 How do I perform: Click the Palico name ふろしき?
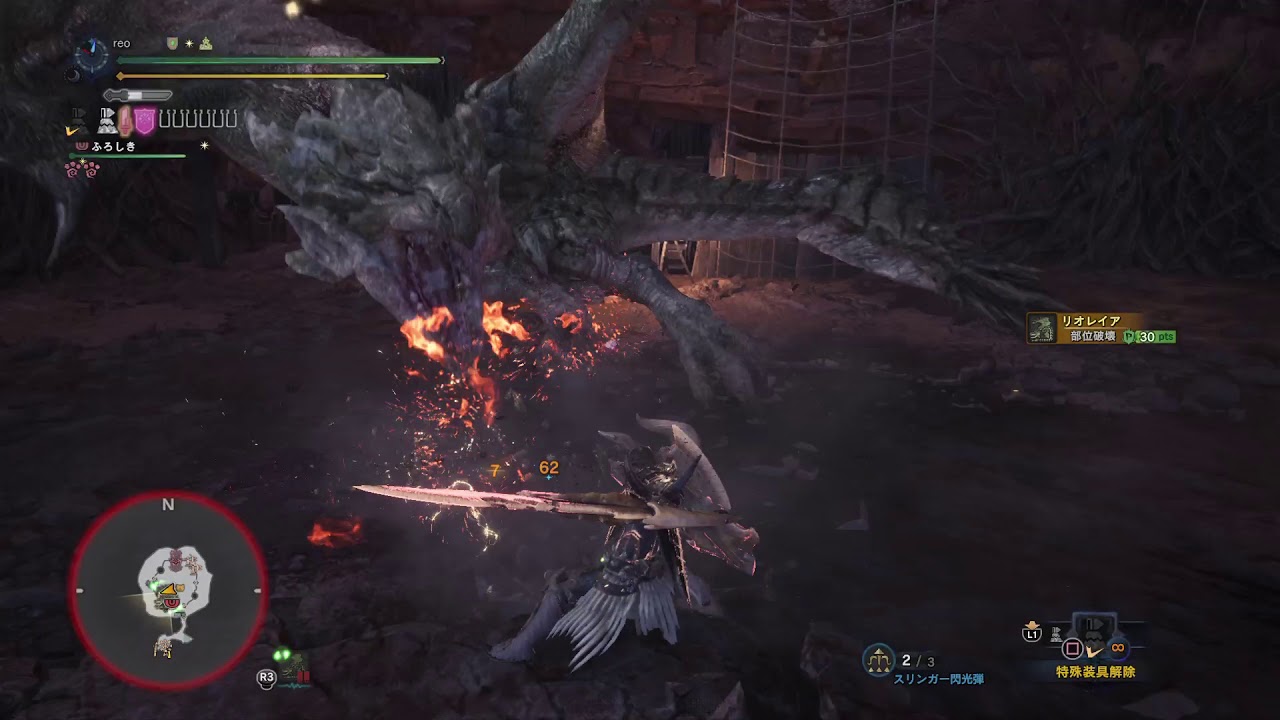coord(113,146)
